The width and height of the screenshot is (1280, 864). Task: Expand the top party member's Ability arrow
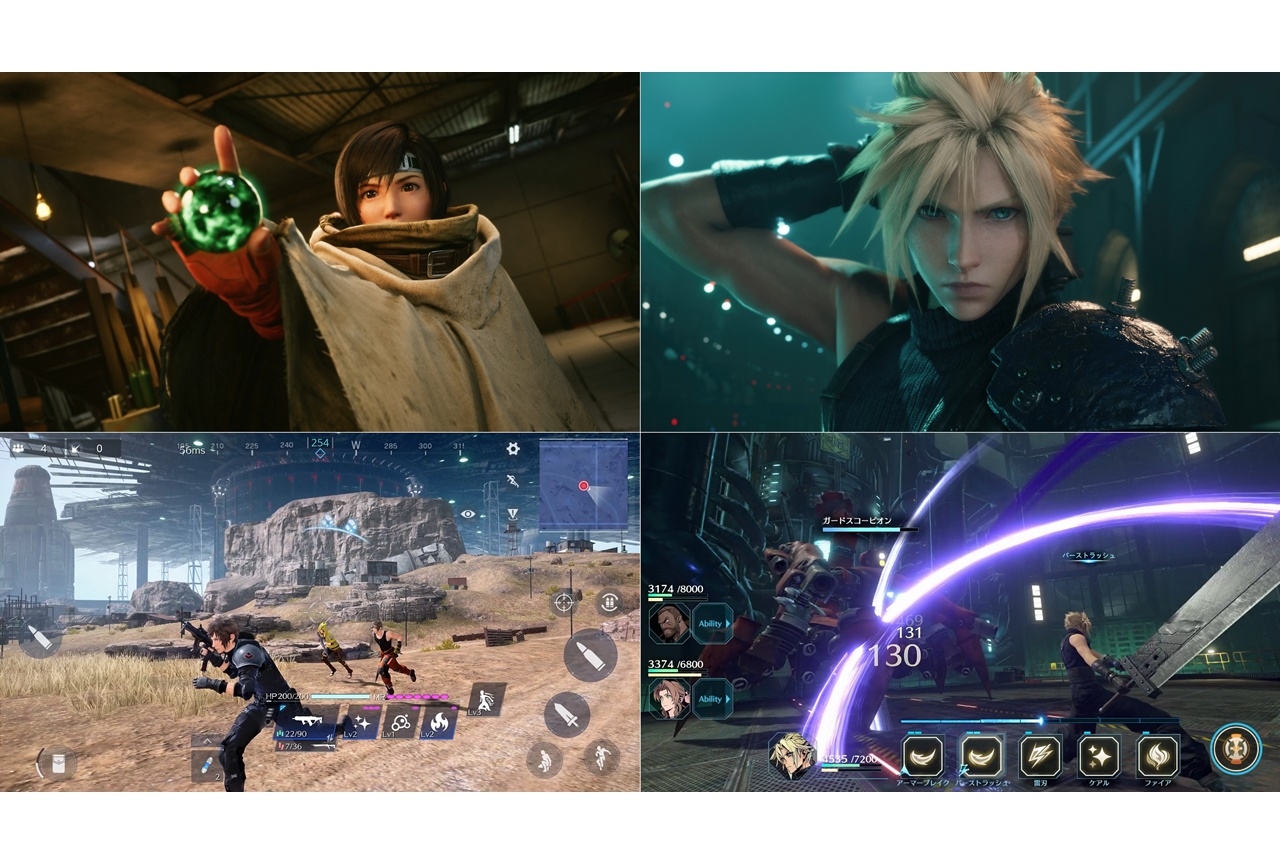[727, 624]
